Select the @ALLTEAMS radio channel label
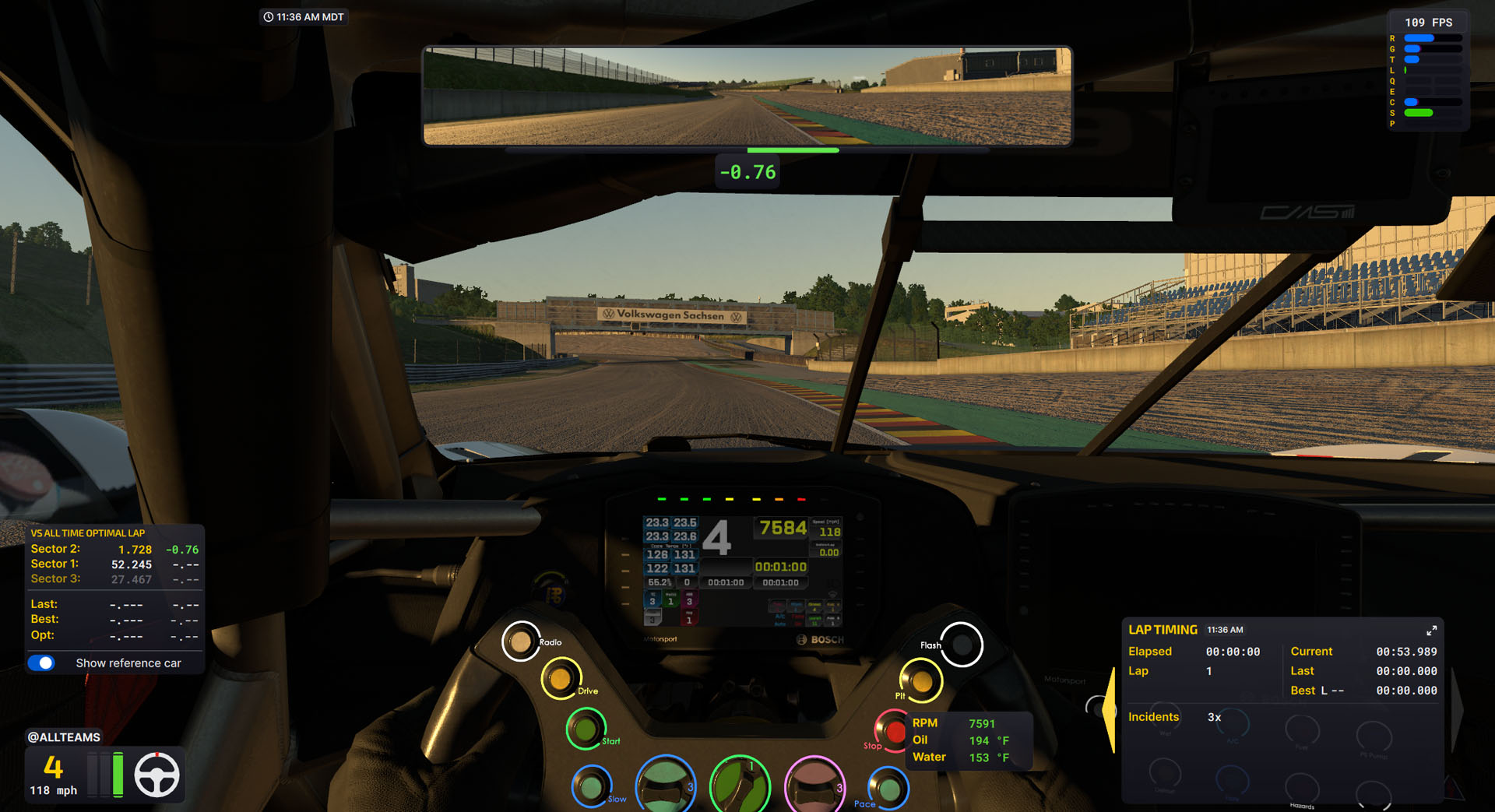Screen dimensions: 1495x812 tap(64, 737)
